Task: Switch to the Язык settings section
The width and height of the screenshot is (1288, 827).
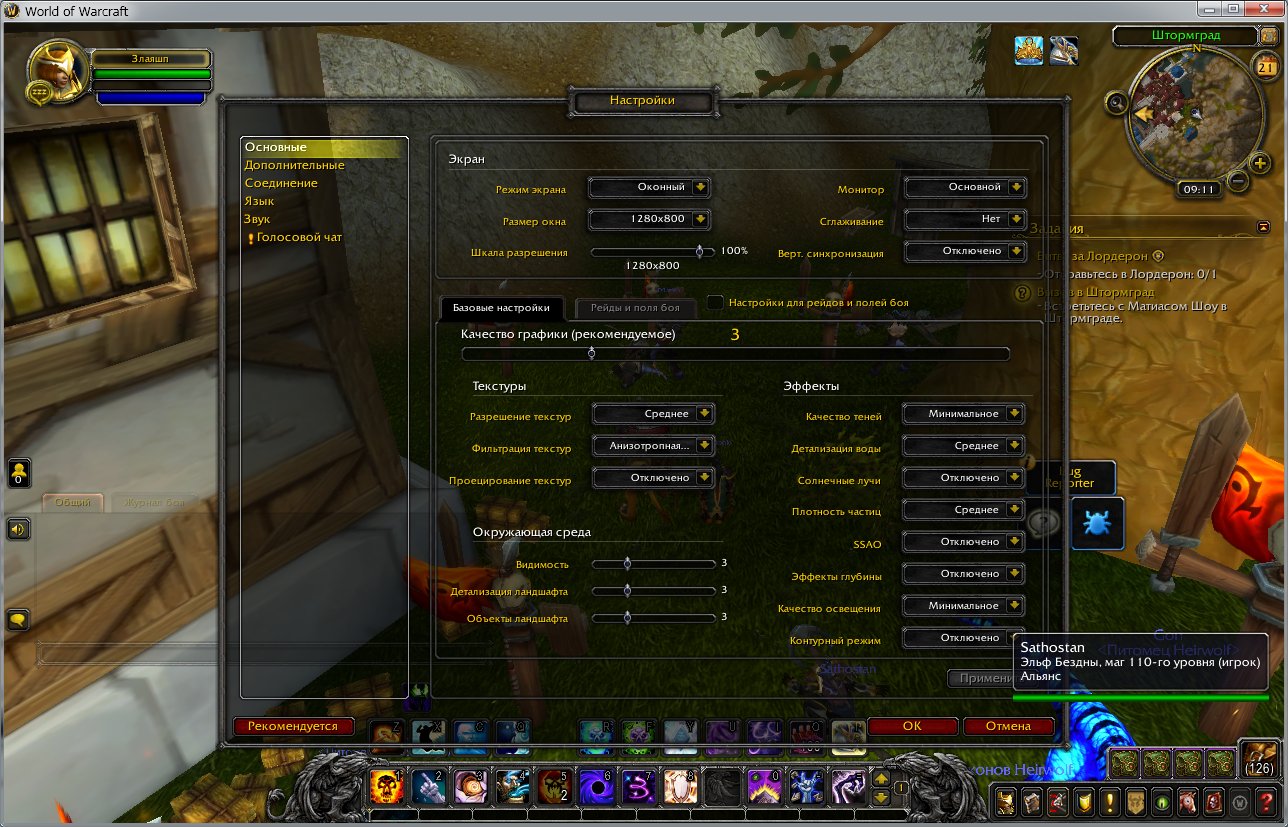Action: tap(259, 201)
